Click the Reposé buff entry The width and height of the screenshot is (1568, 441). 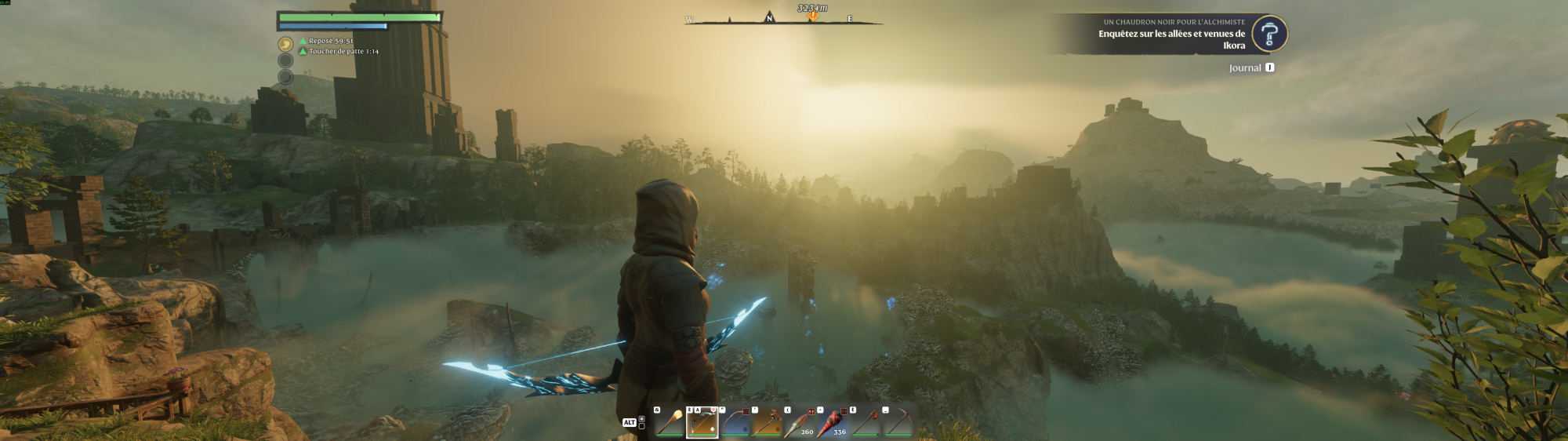(330, 41)
